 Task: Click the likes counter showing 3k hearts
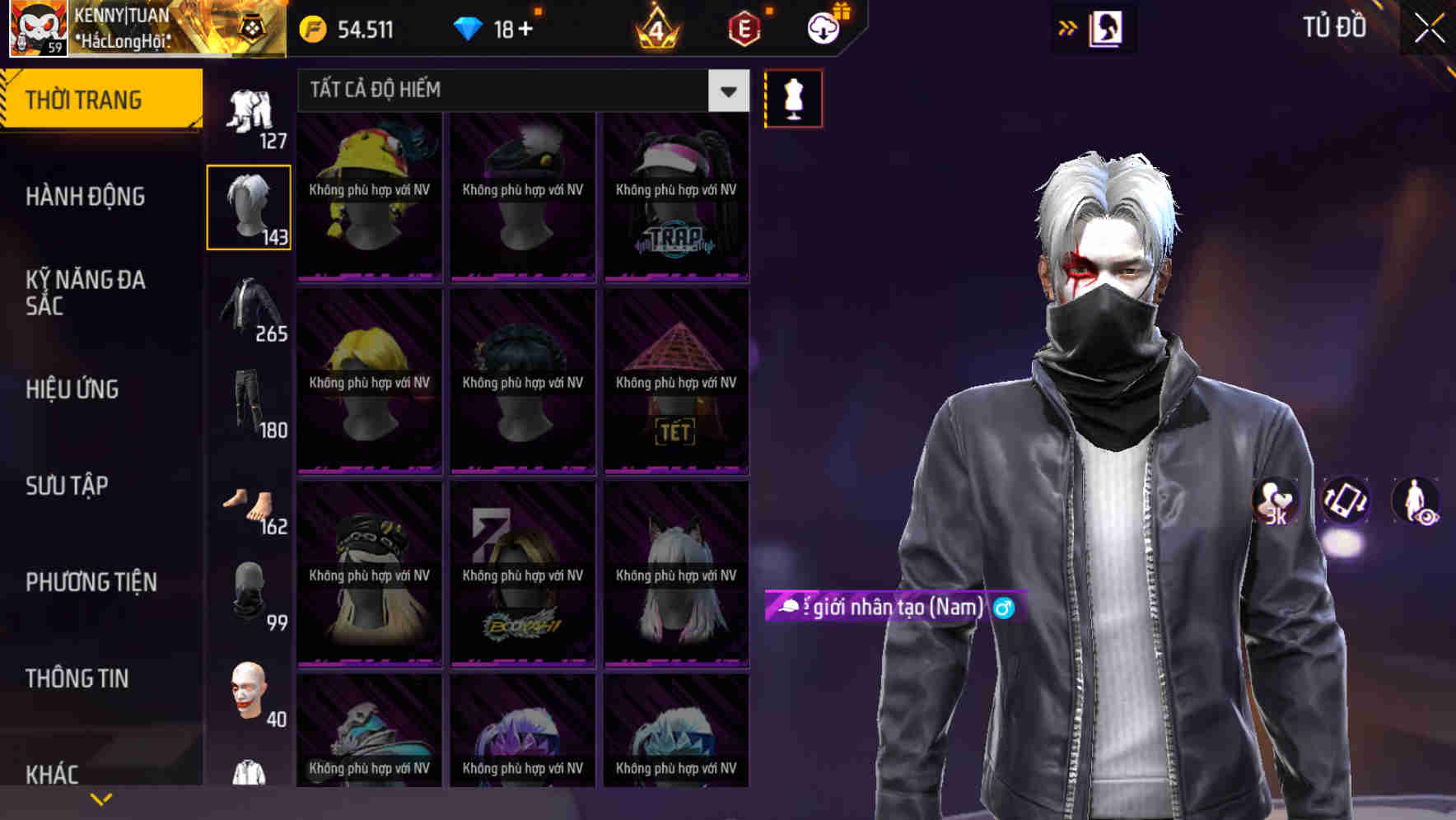click(x=1274, y=502)
